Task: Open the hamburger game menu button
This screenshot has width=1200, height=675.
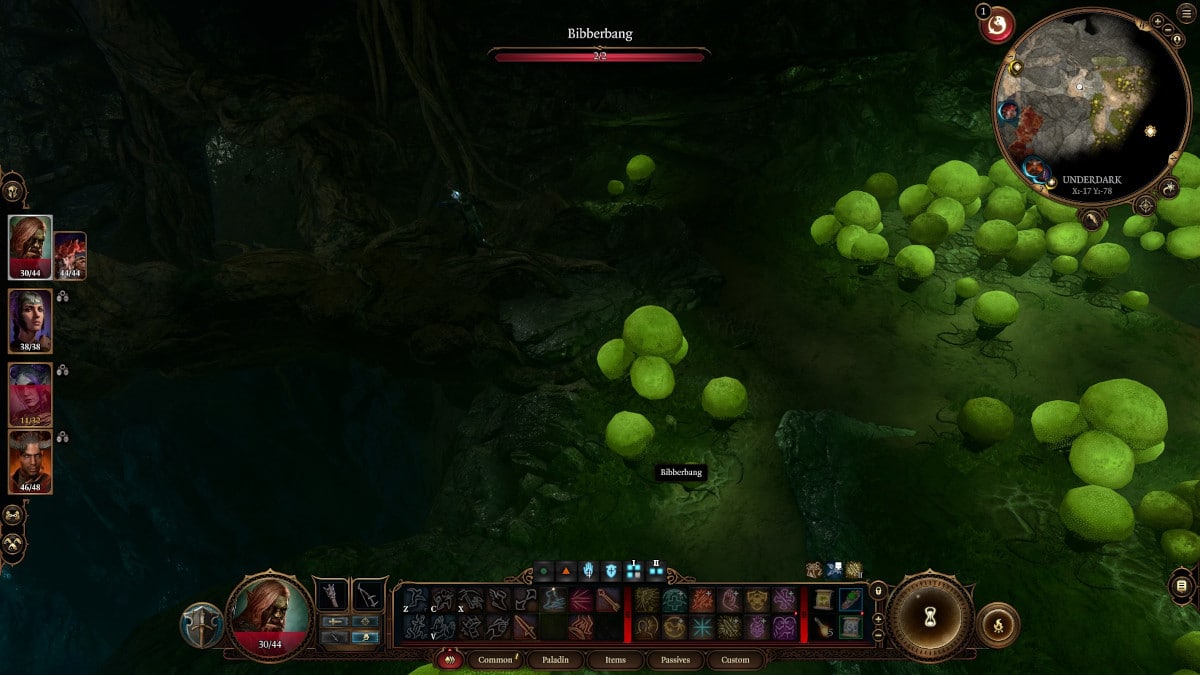Action: (1187, 13)
